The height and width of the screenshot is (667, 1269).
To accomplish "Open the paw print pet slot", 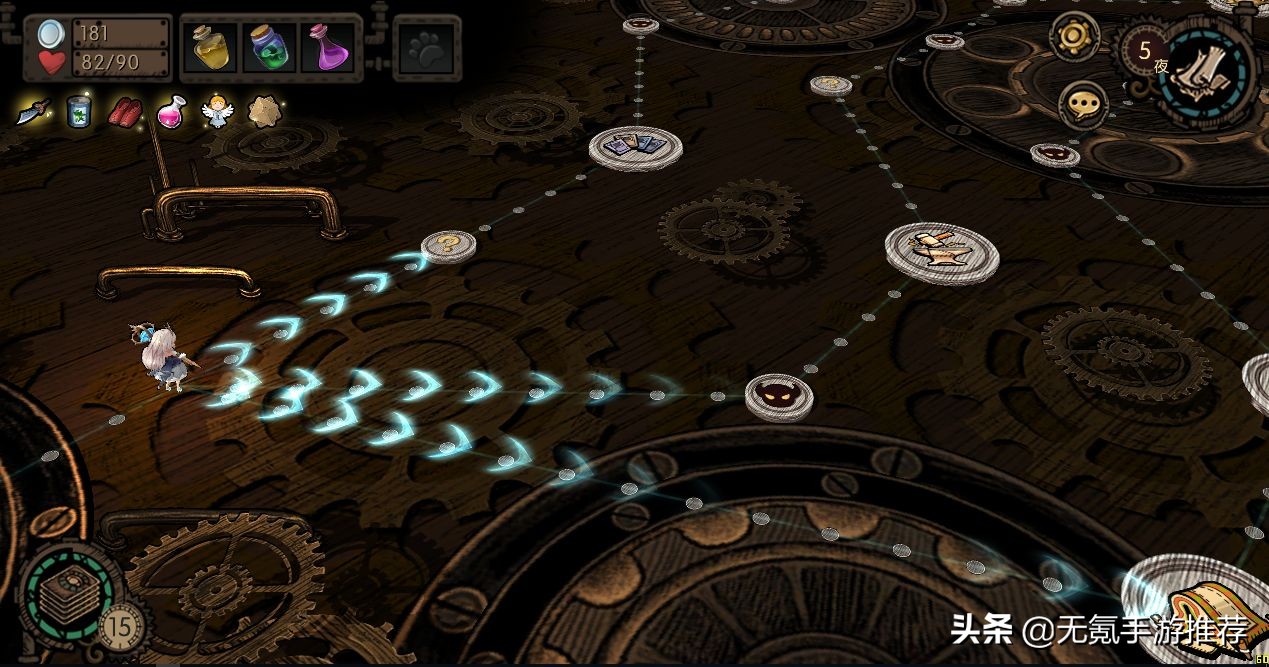I will (427, 48).
